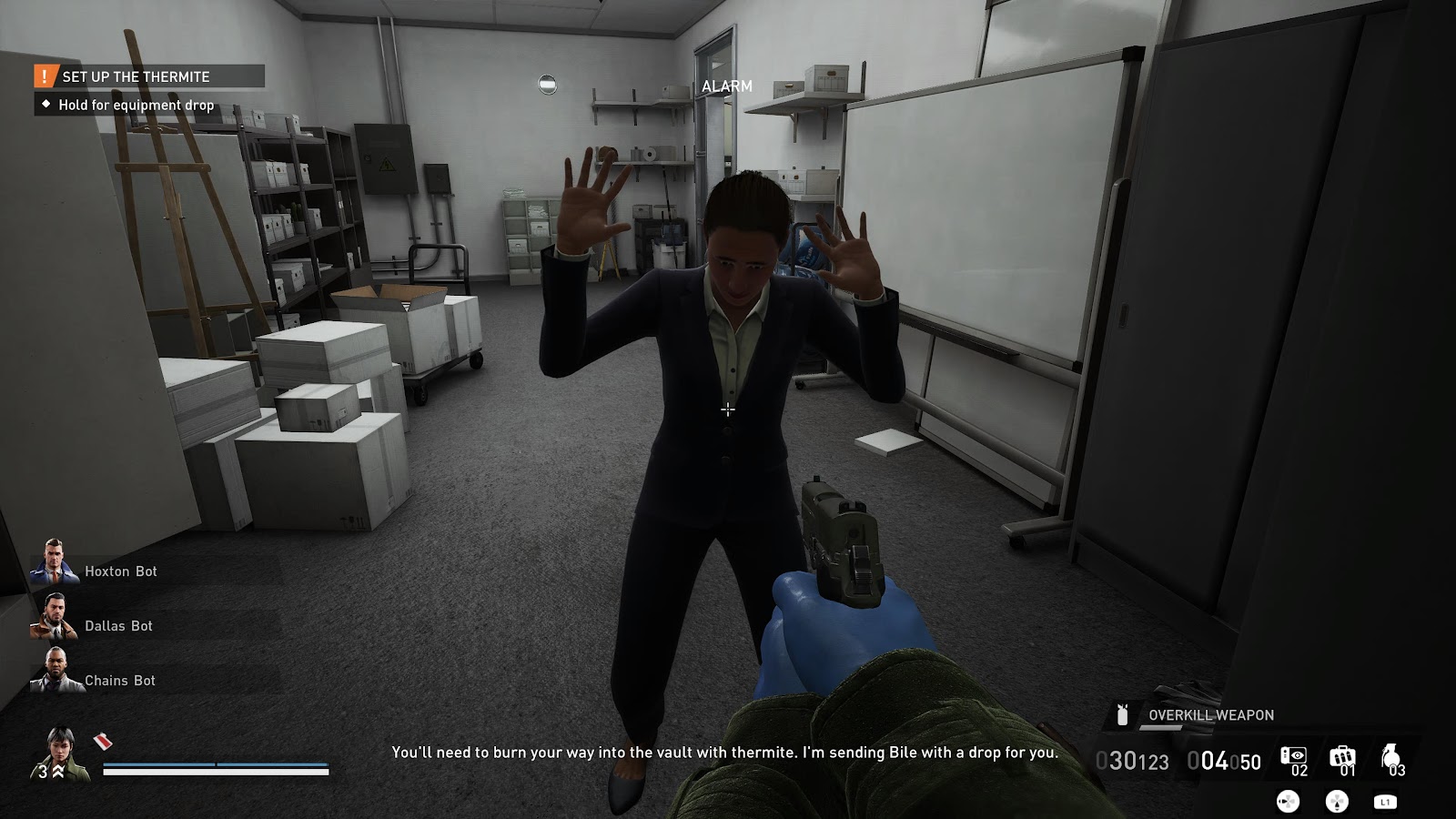Image resolution: width=1456 pixels, height=819 pixels.
Task: Choose the Chains Bot teammate portrait
Action: pos(54,671)
